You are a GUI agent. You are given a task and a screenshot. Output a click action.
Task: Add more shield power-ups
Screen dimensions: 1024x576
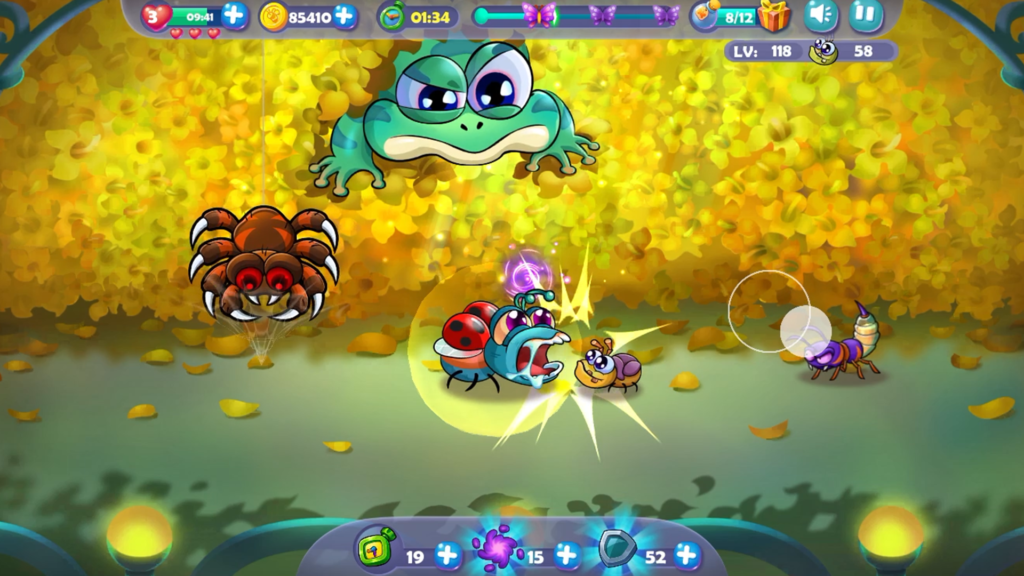[687, 553]
